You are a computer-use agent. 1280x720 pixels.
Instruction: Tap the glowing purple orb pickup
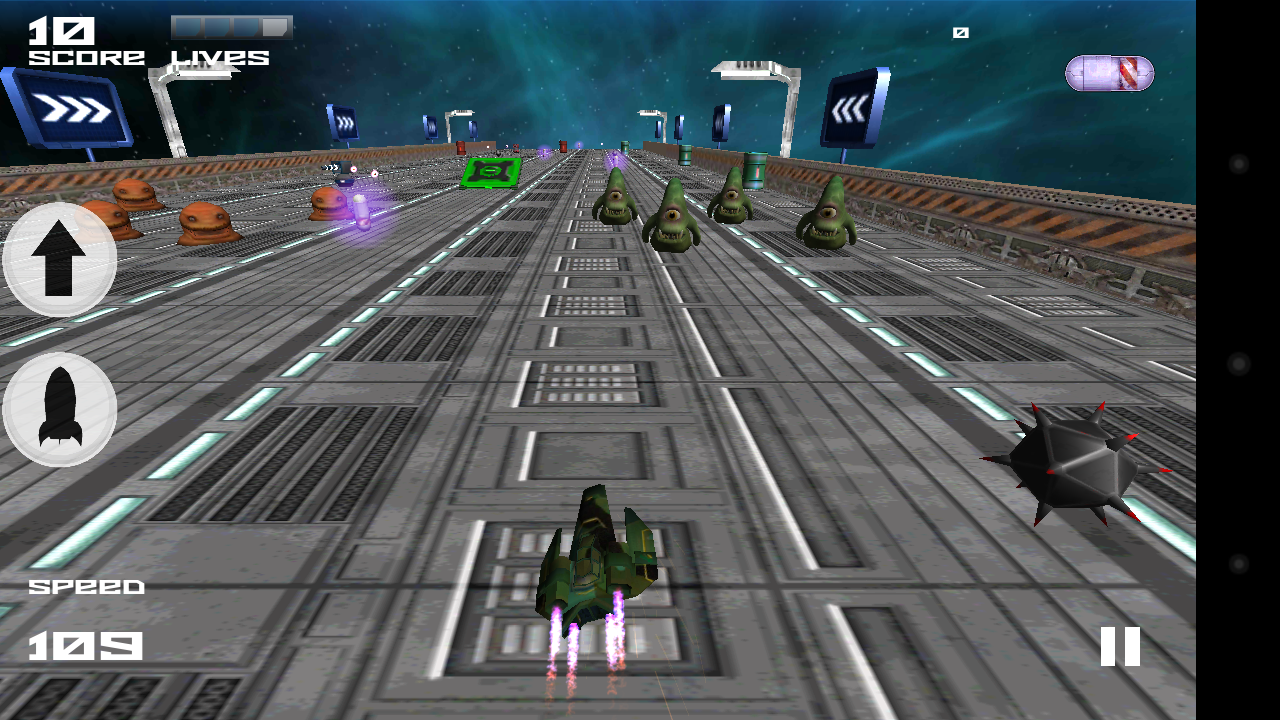coord(363,212)
